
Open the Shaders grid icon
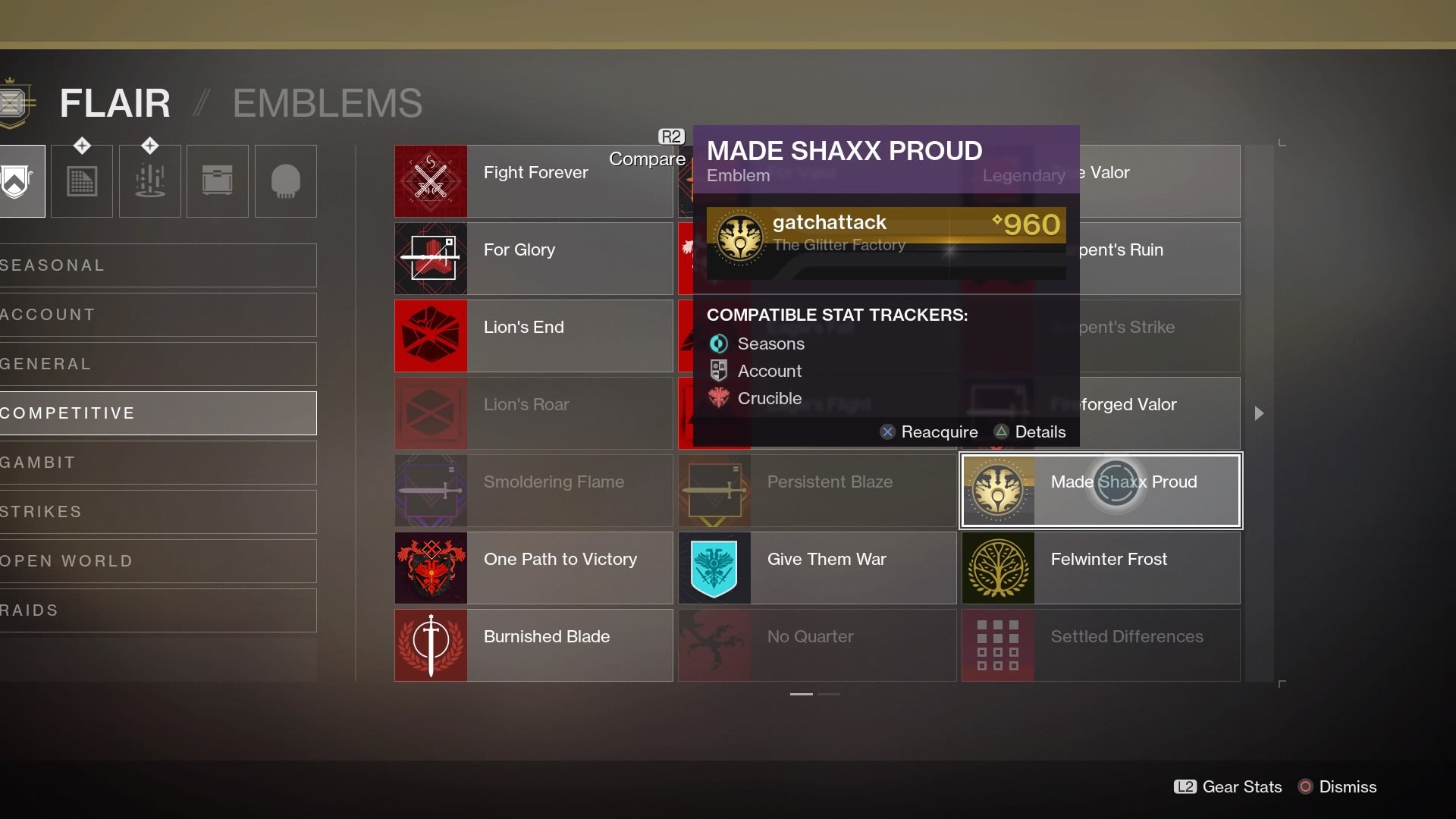82,181
